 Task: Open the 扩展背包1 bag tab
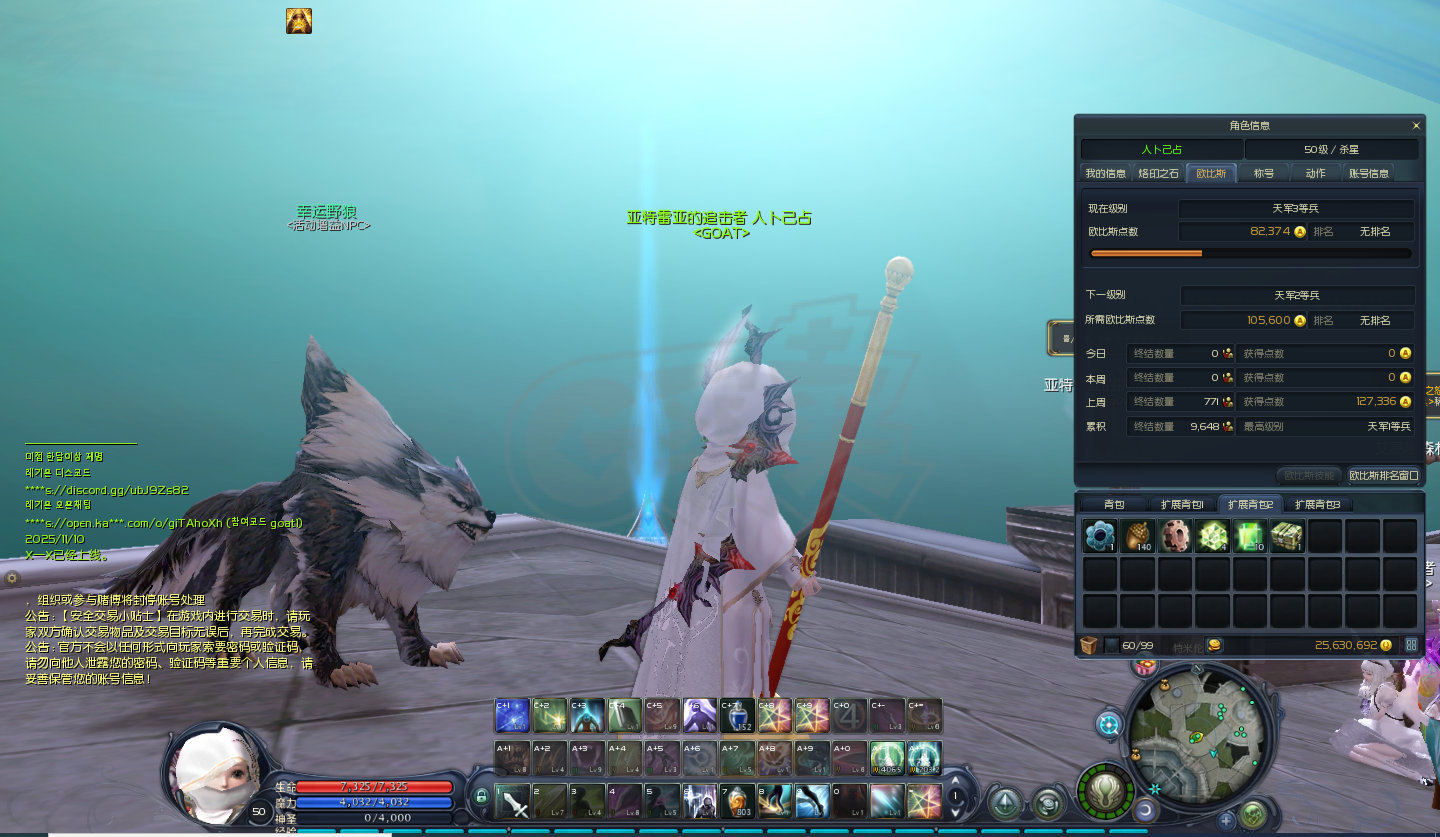tap(1182, 504)
